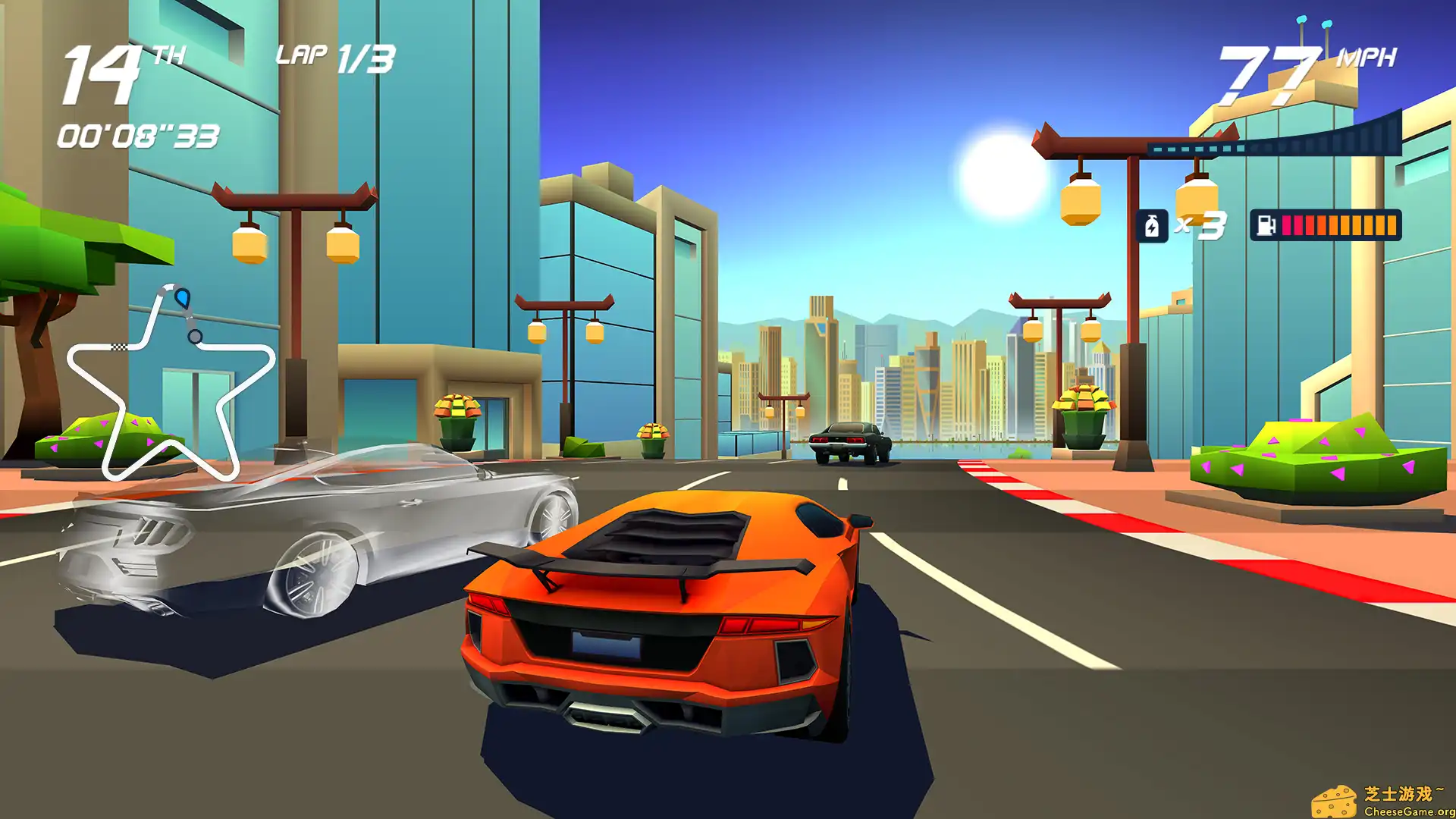The image size is (1456, 819).
Task: Click the race timer 00'08"33
Action: tap(136, 136)
